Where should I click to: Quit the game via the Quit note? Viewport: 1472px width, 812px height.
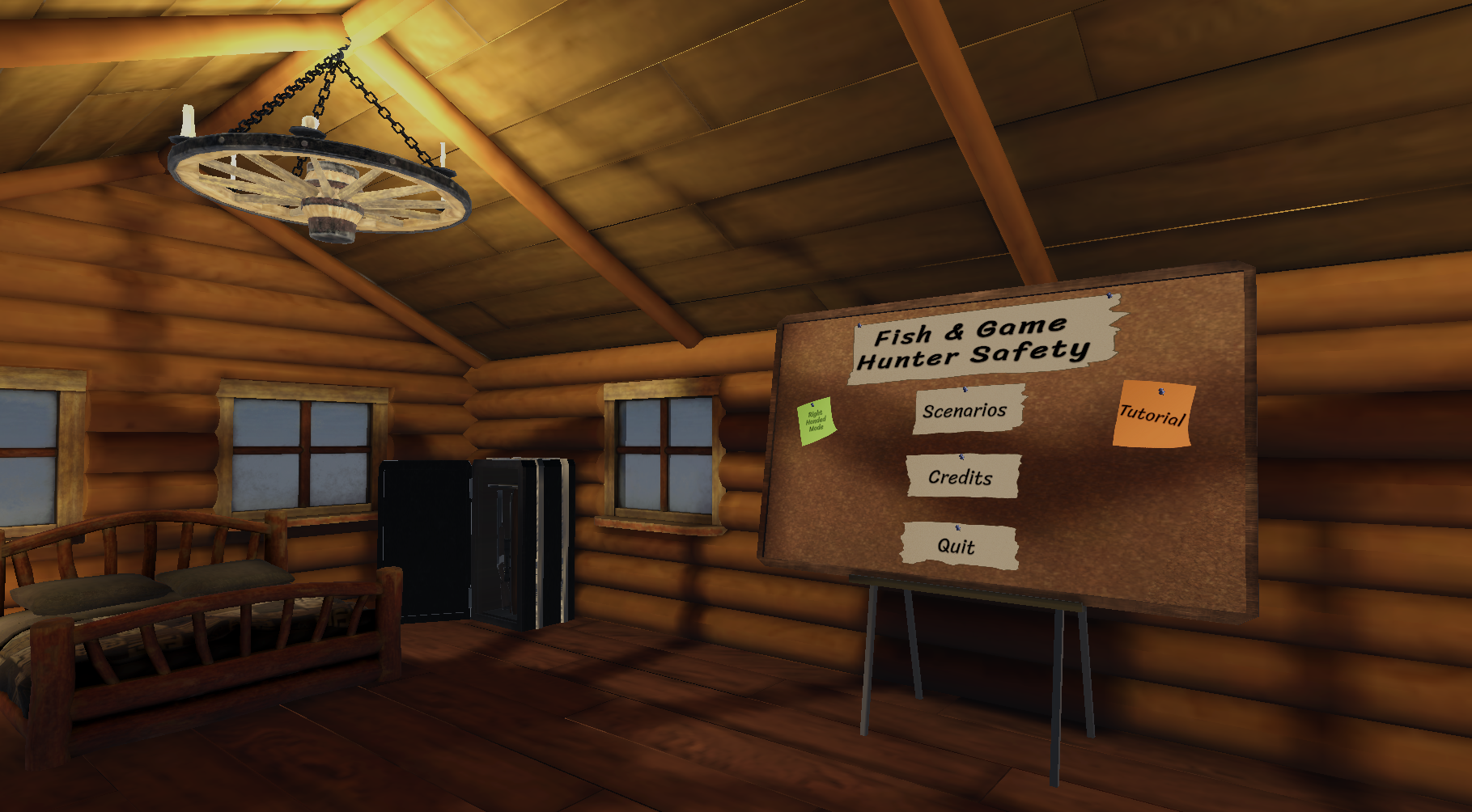click(958, 546)
